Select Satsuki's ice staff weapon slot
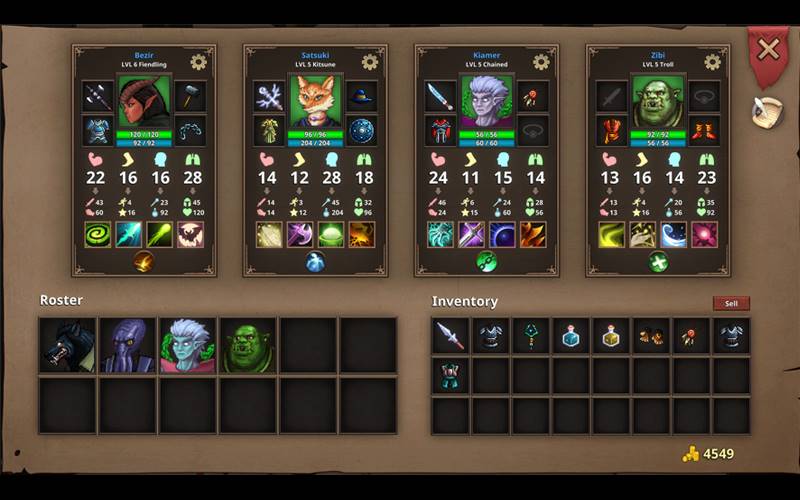 pyautogui.click(x=269, y=96)
